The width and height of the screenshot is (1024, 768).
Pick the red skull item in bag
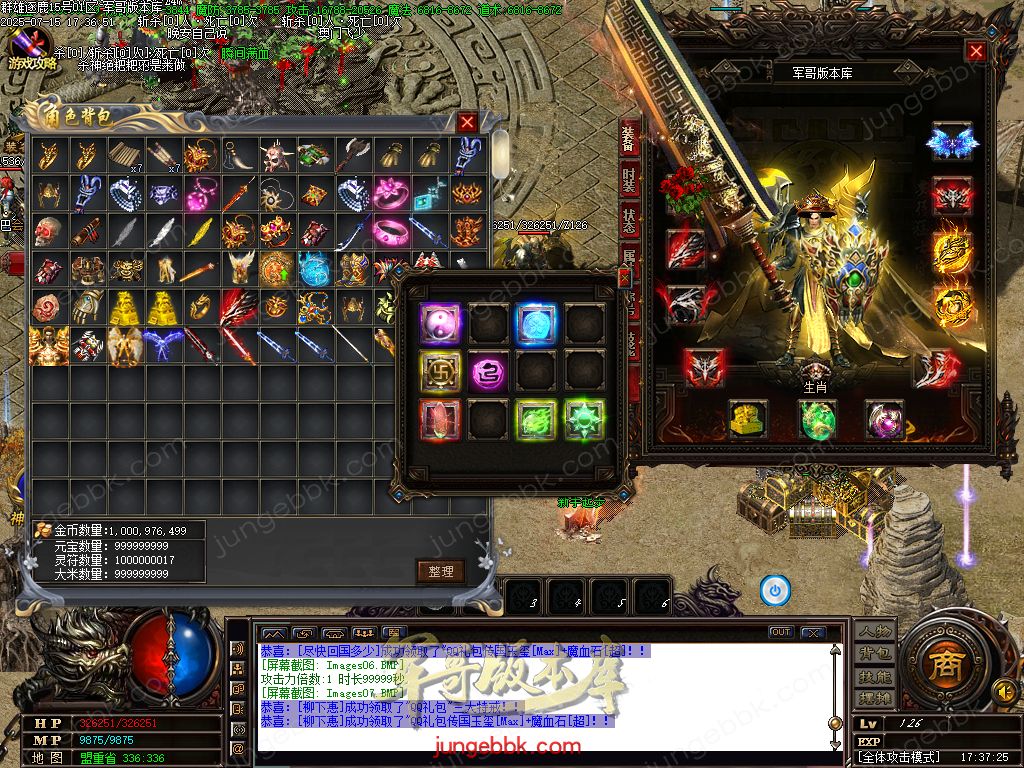point(47,232)
